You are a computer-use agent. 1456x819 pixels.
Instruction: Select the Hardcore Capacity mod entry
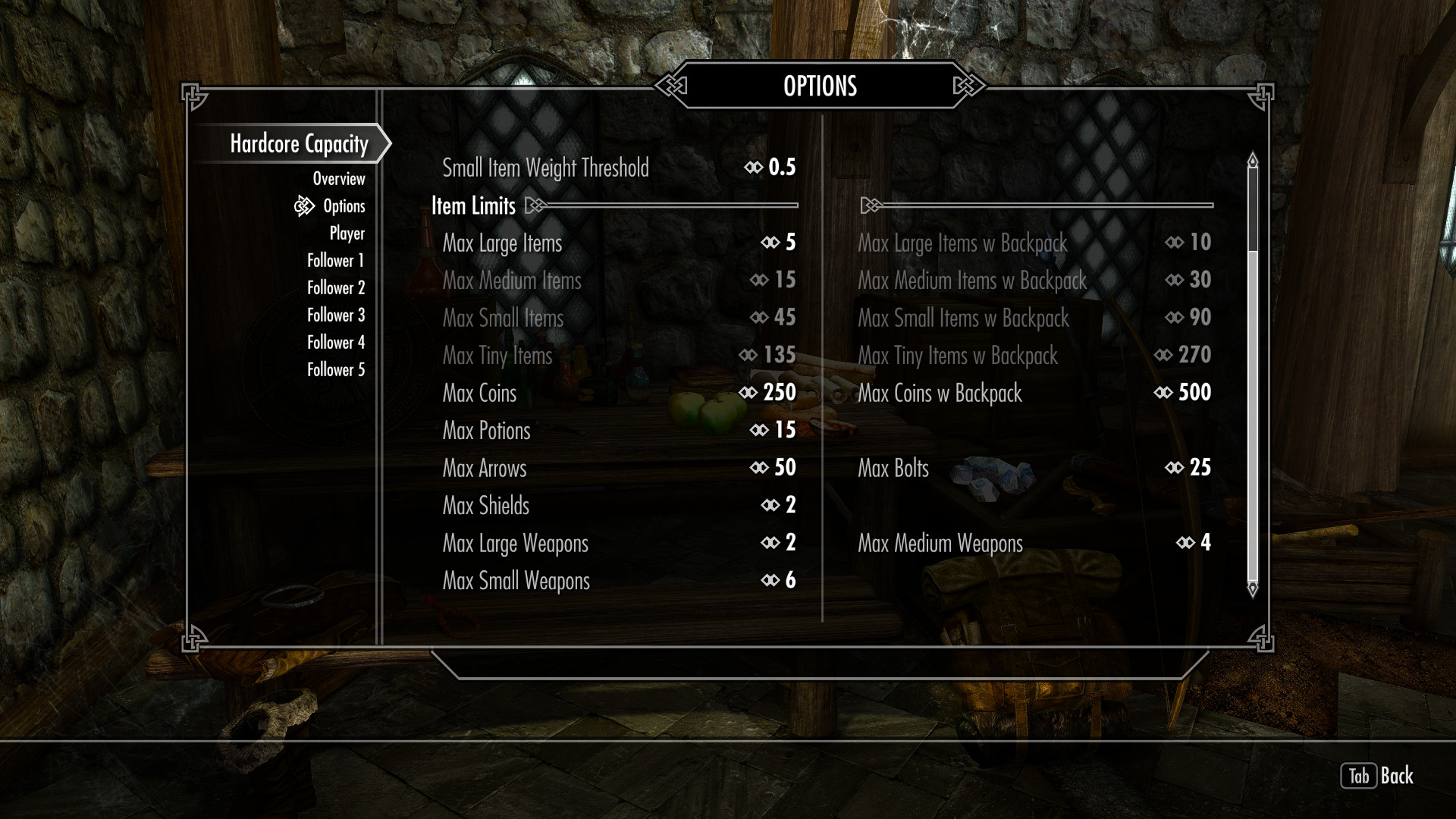299,144
